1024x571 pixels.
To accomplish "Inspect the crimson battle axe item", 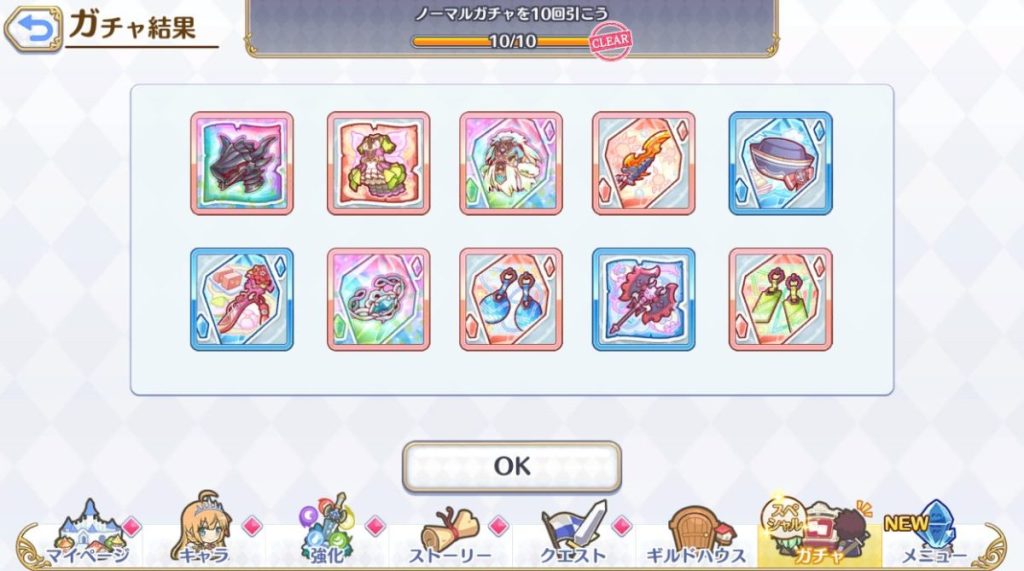I will (644, 299).
